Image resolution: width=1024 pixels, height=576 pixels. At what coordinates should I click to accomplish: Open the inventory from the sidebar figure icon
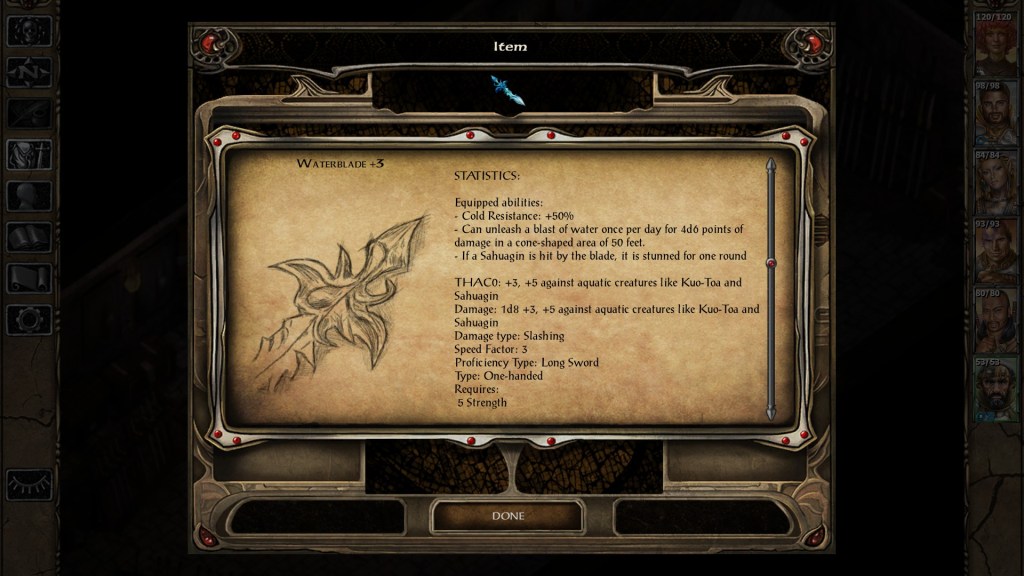[x=29, y=154]
